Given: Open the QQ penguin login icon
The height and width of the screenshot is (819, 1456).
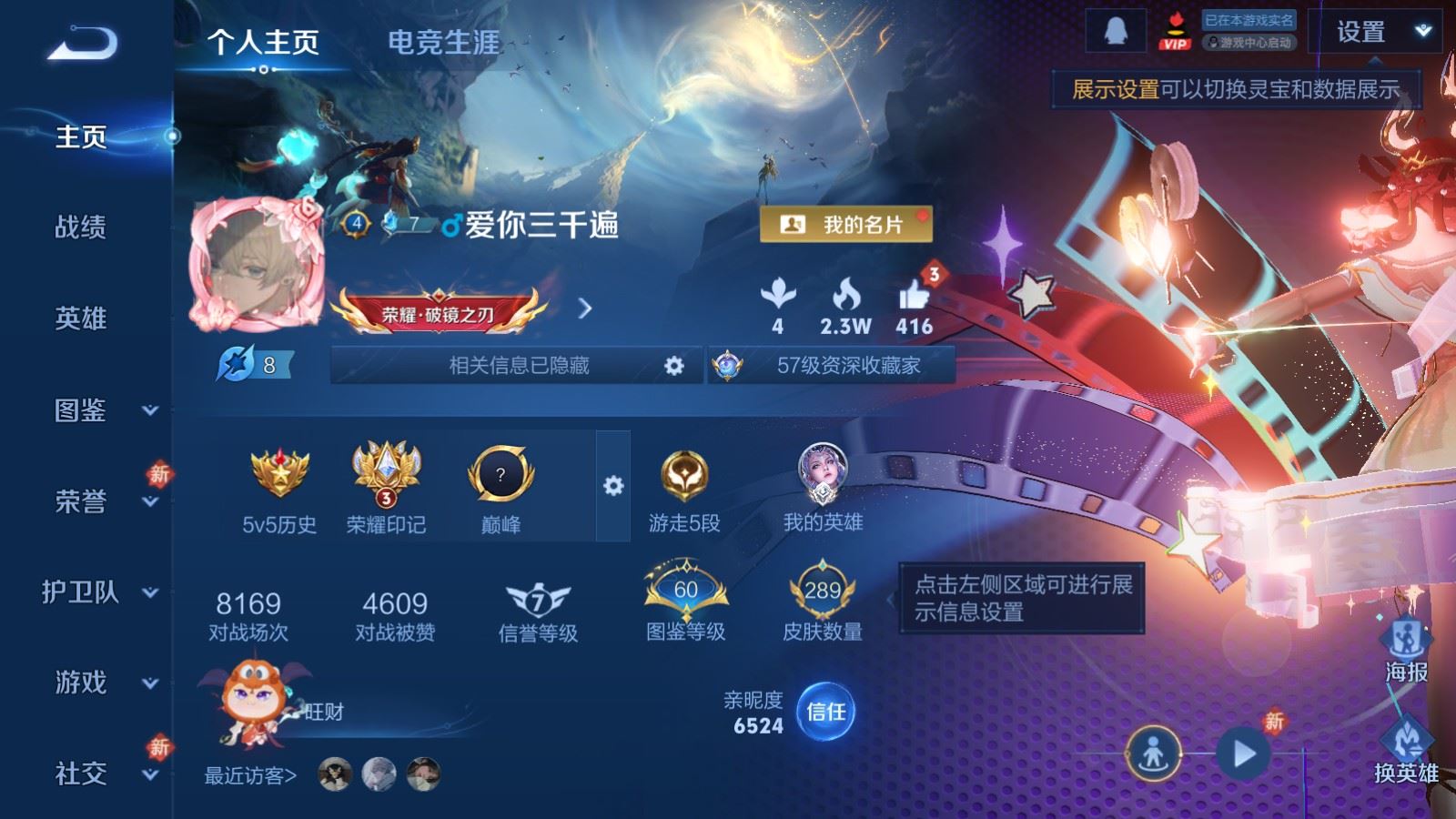Looking at the screenshot, I should click(1117, 29).
